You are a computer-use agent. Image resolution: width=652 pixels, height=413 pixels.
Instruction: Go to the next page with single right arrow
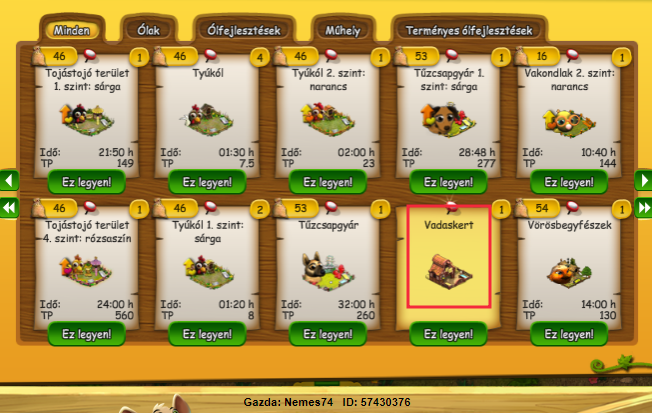pos(643,181)
